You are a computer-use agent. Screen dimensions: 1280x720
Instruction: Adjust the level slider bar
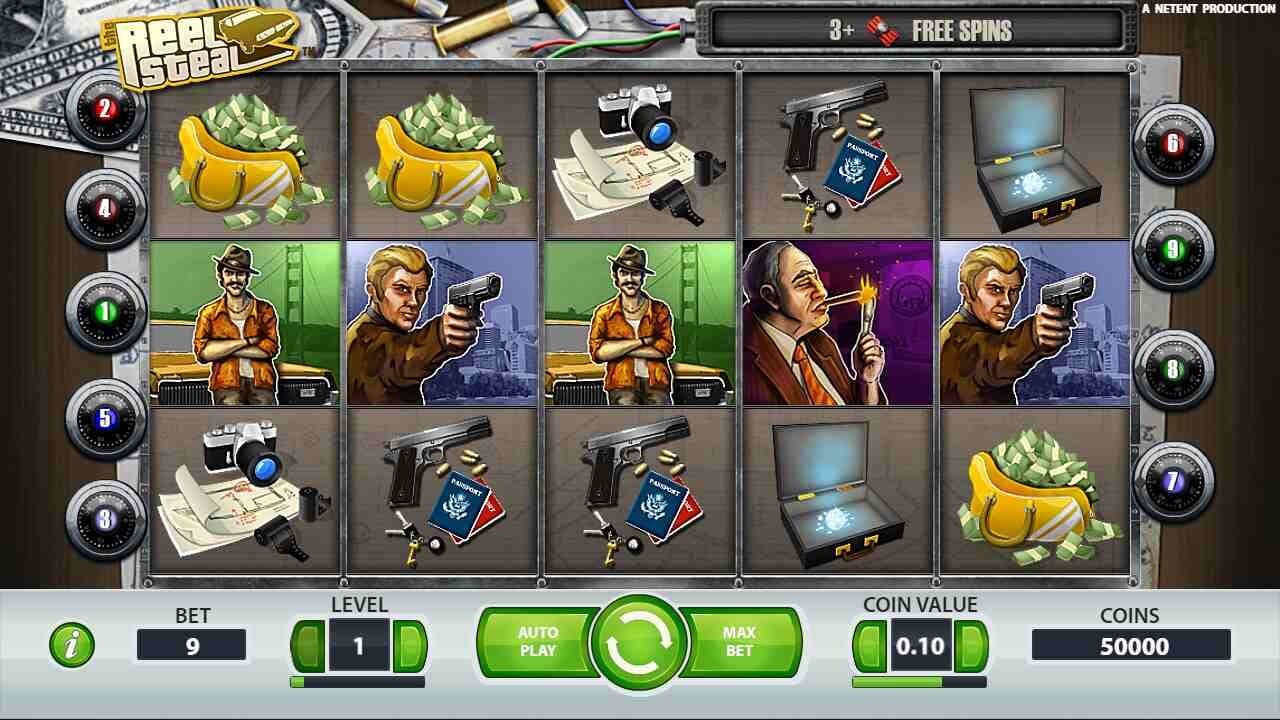357,682
